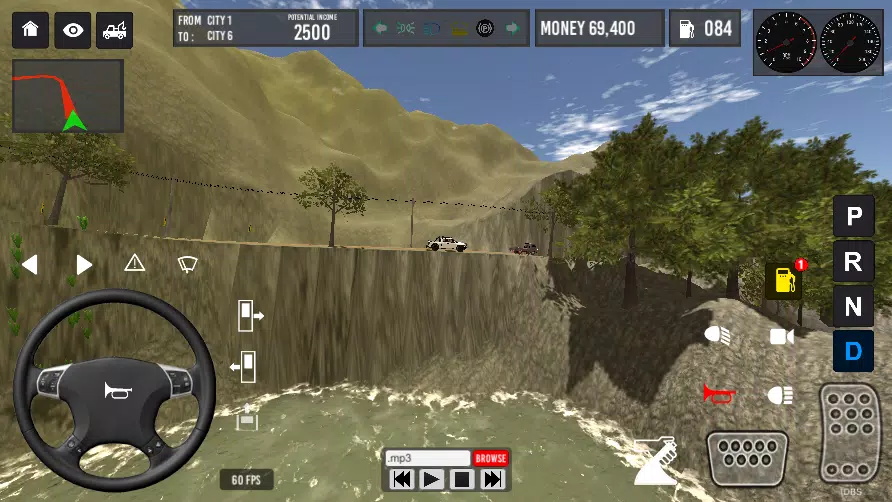Honk the horn on the steering wheel

pos(115,390)
